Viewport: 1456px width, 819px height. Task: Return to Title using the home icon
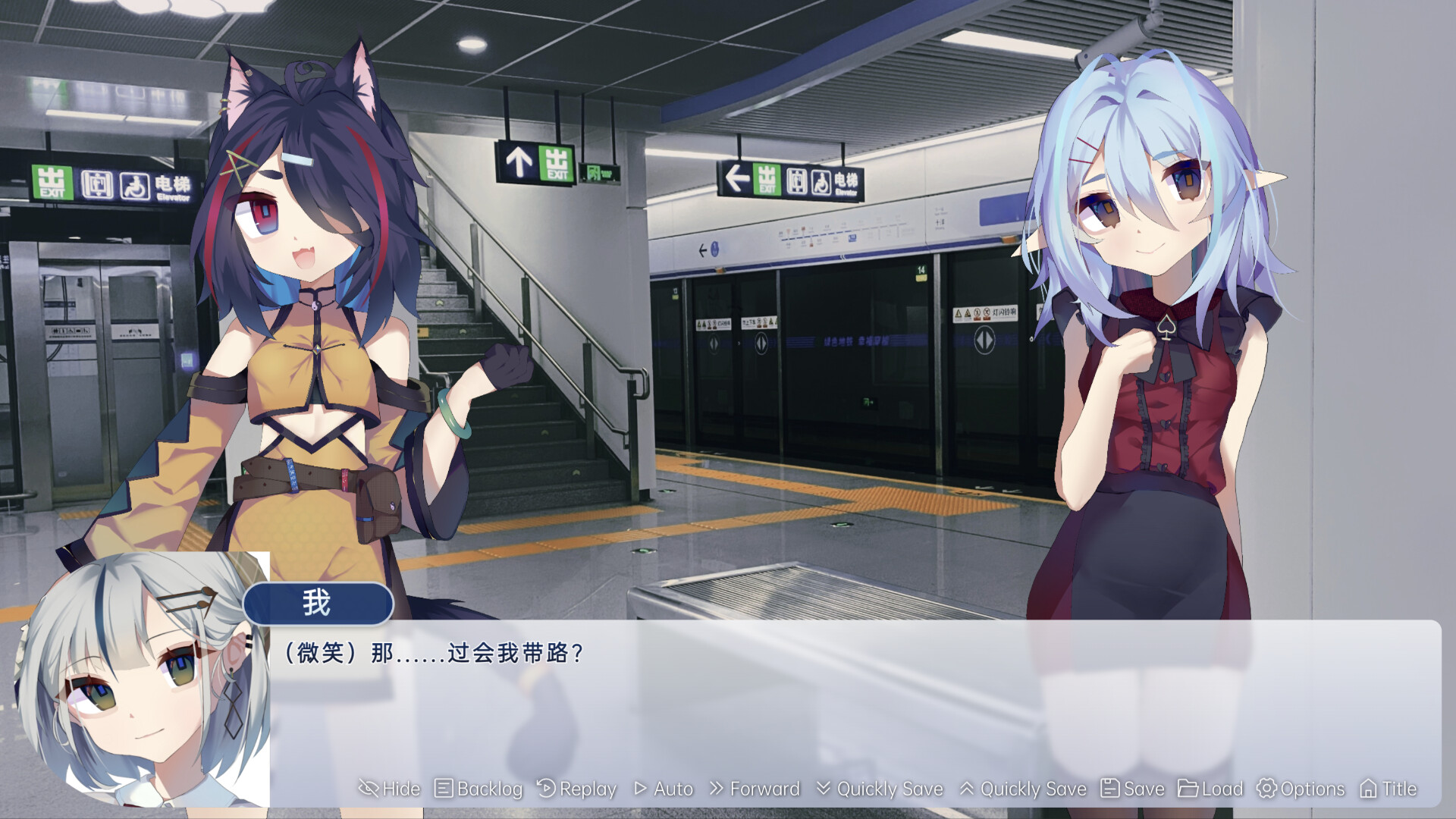[x=1370, y=789]
